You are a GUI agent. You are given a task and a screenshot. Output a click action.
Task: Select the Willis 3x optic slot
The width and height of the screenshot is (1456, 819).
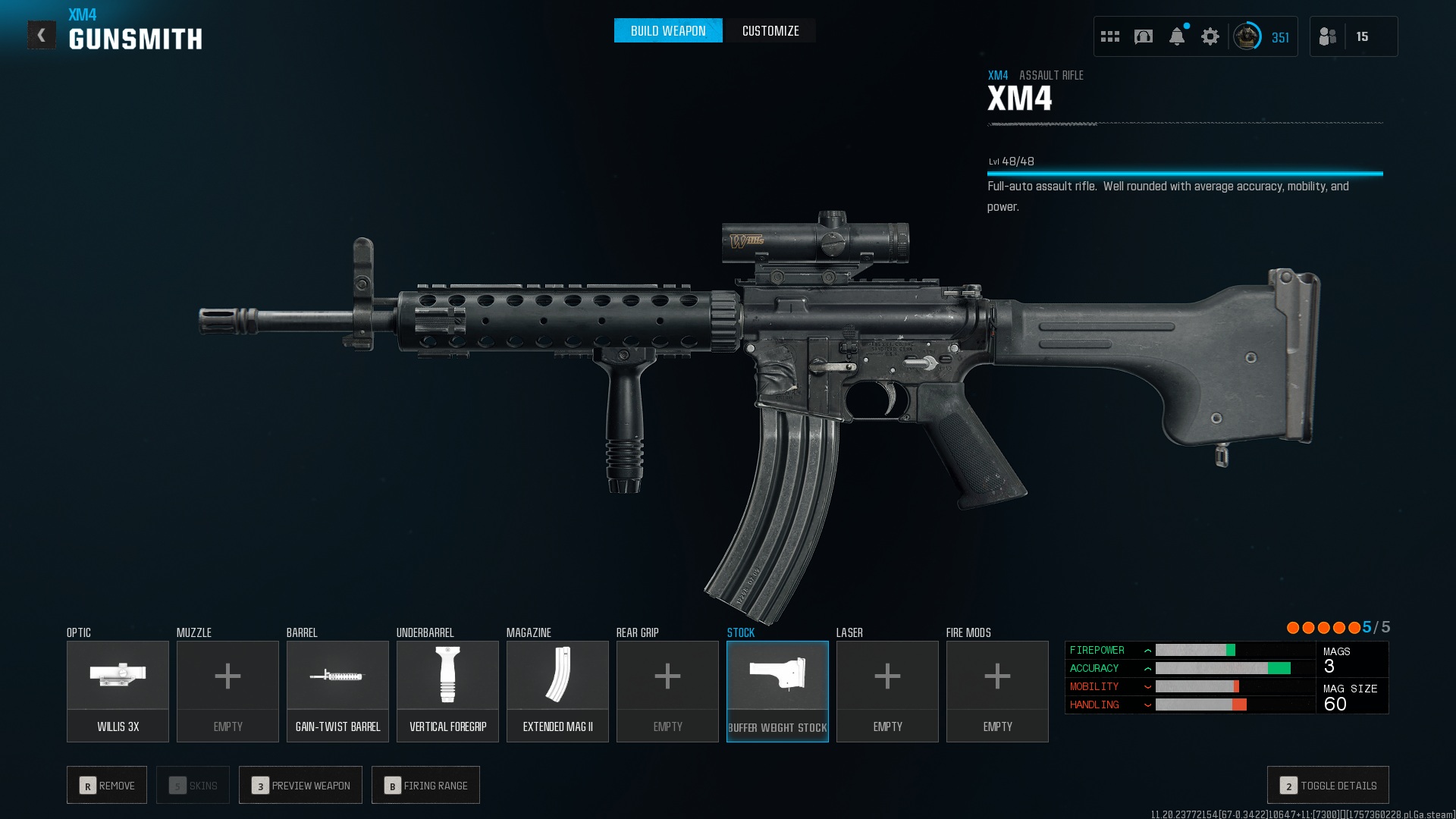click(x=118, y=691)
